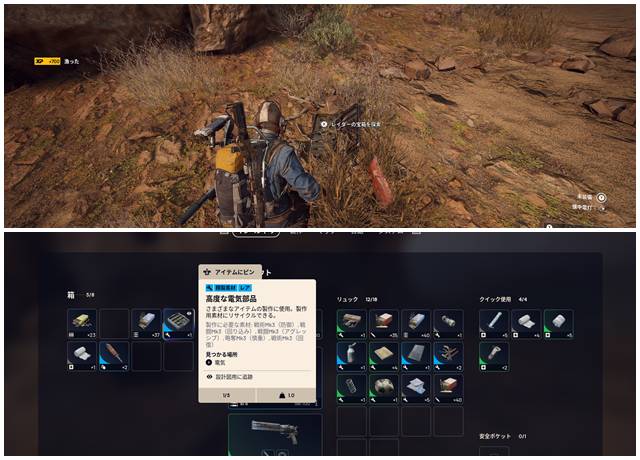Take the screwdriver-like tool from the box

[x=113, y=354]
